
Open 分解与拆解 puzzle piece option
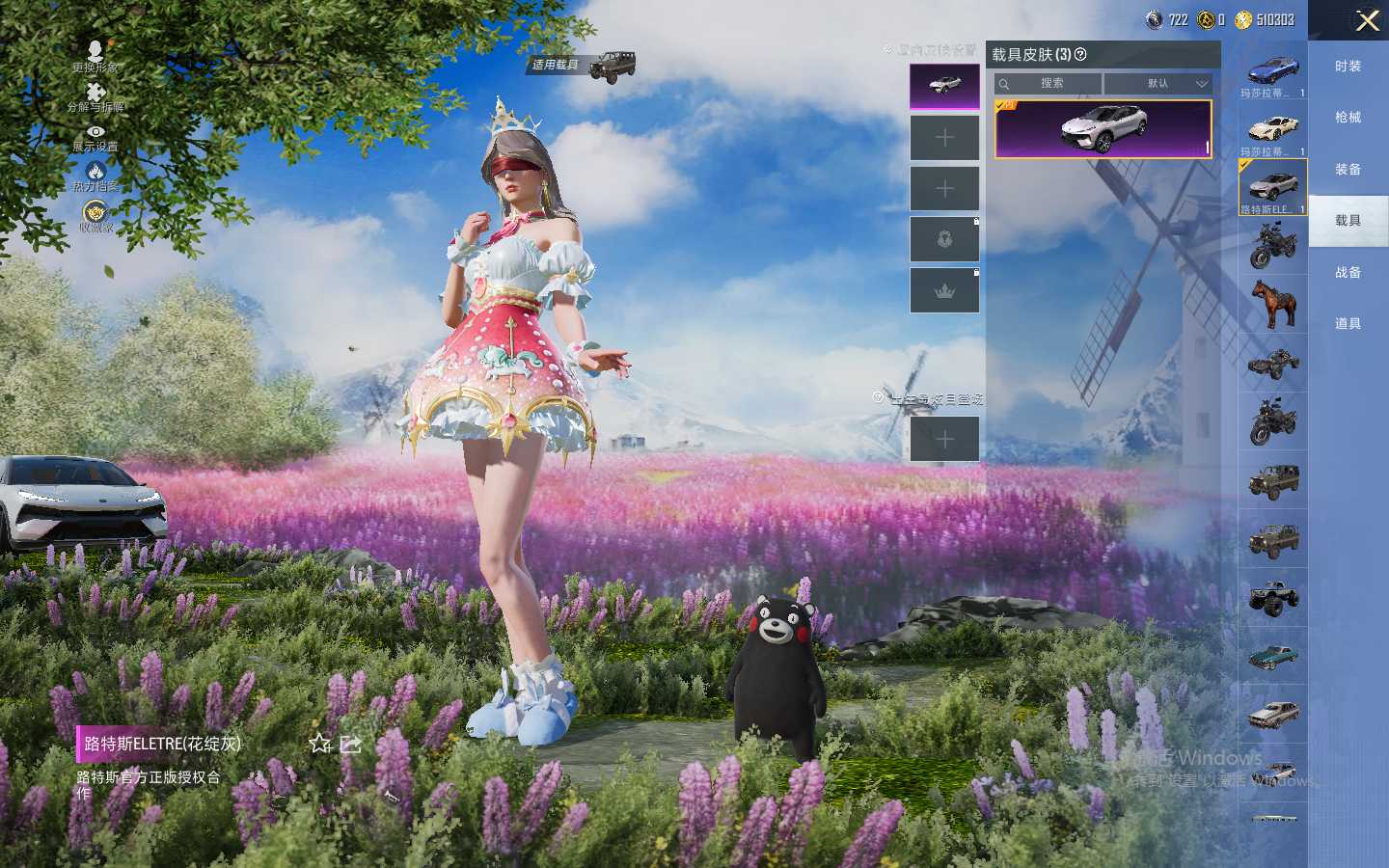click(x=95, y=95)
